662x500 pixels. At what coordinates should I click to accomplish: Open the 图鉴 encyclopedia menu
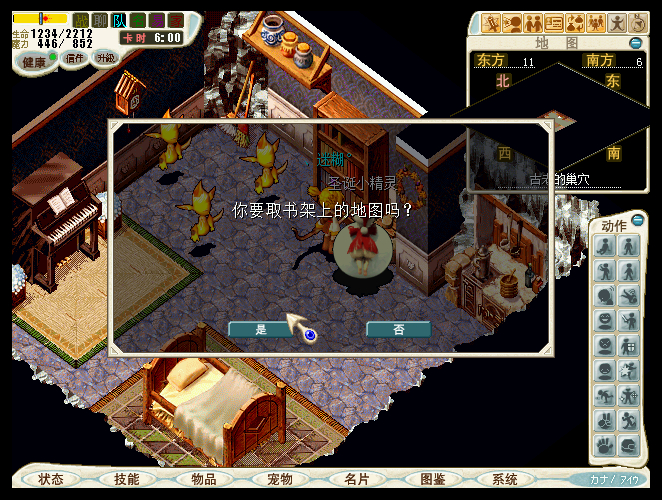click(x=433, y=480)
